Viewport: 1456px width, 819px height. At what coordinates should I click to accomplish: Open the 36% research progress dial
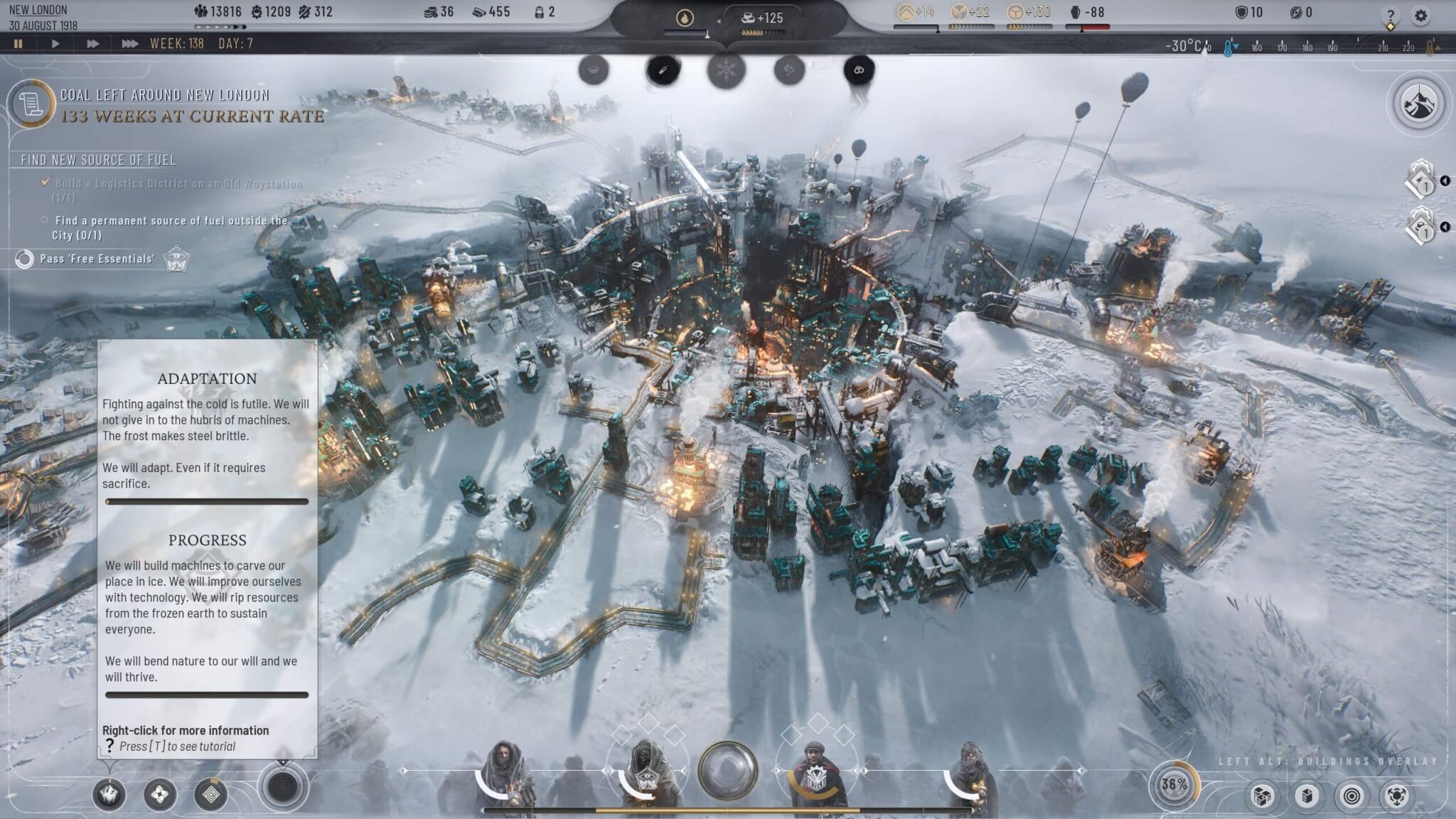tap(1174, 785)
